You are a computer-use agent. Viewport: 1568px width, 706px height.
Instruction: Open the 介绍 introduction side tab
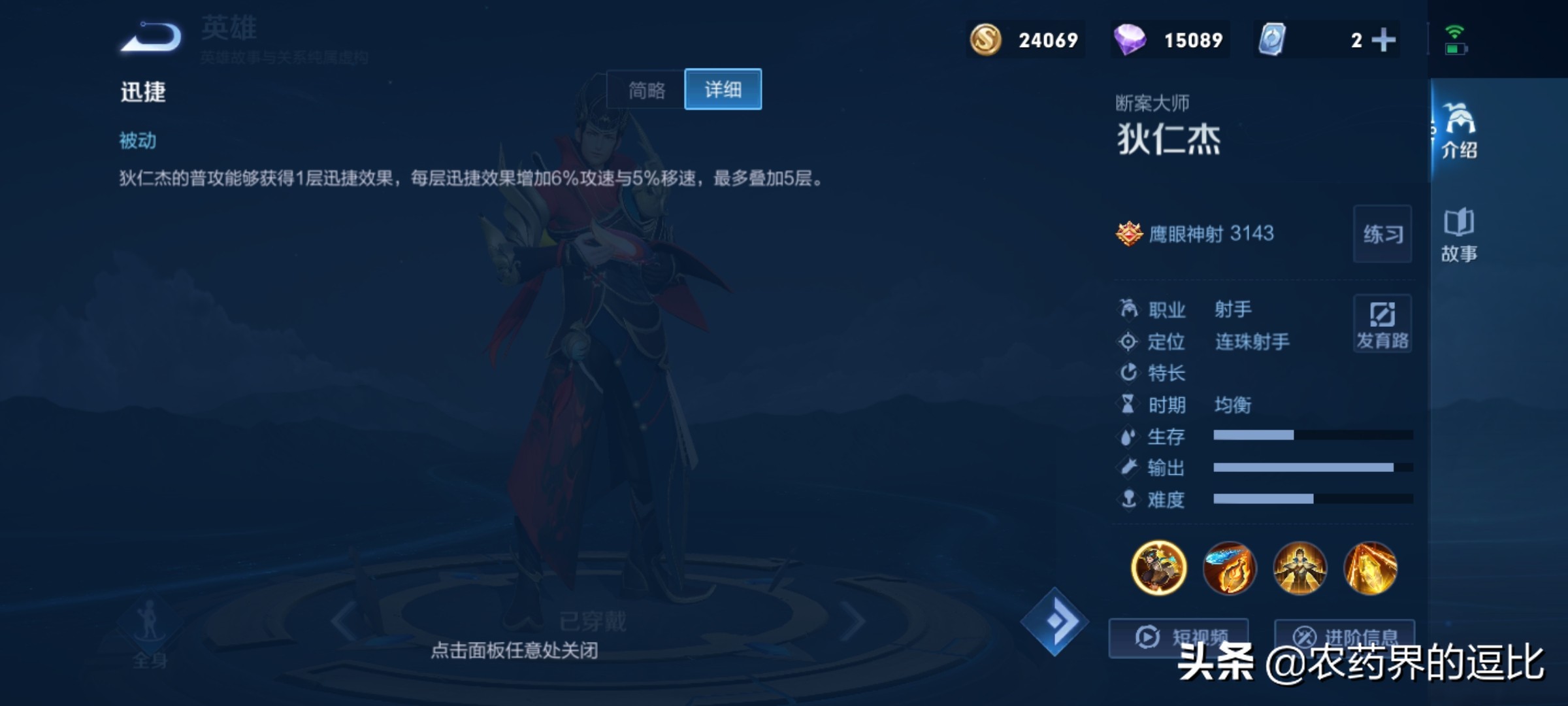tap(1460, 131)
